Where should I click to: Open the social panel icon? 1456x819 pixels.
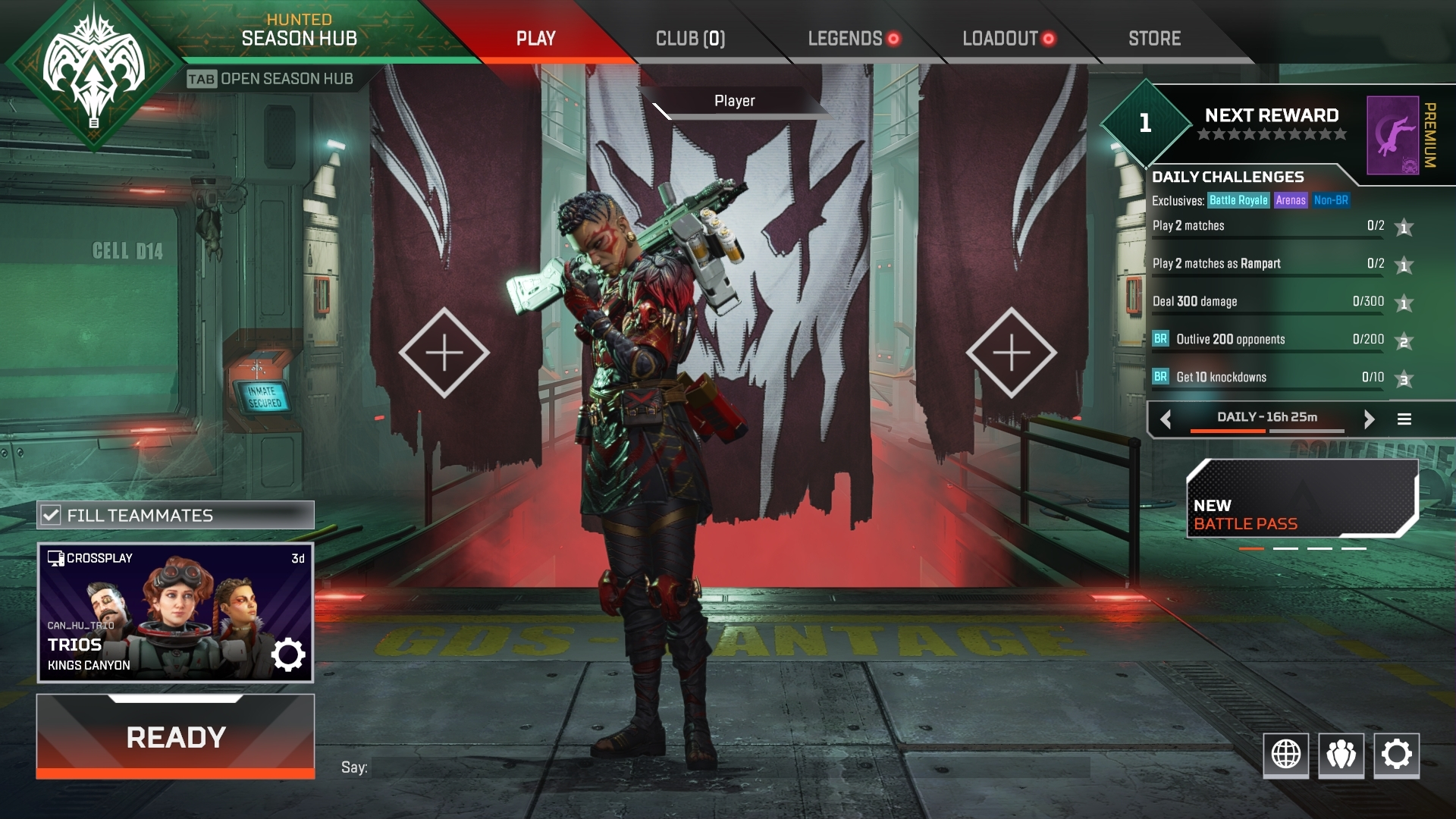pyautogui.click(x=1340, y=755)
